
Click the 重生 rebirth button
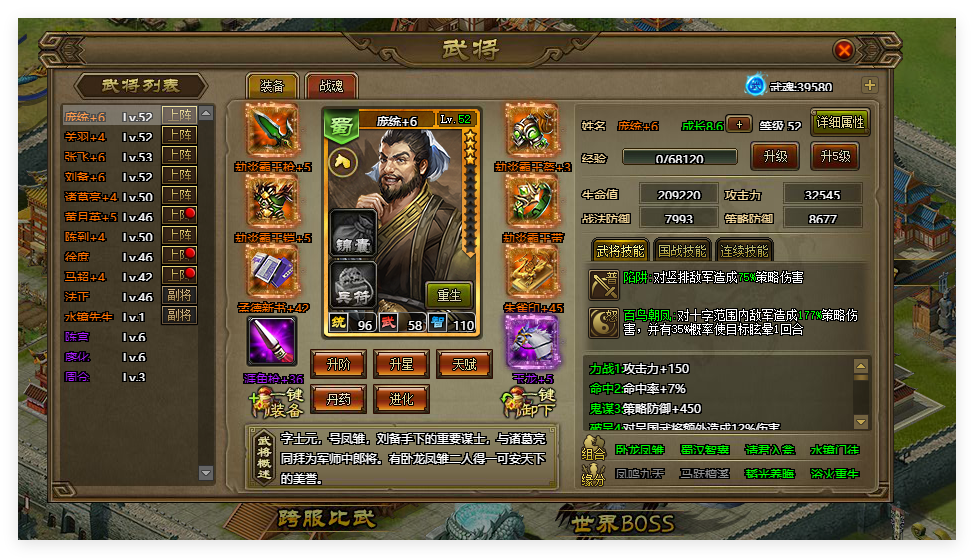click(x=449, y=295)
